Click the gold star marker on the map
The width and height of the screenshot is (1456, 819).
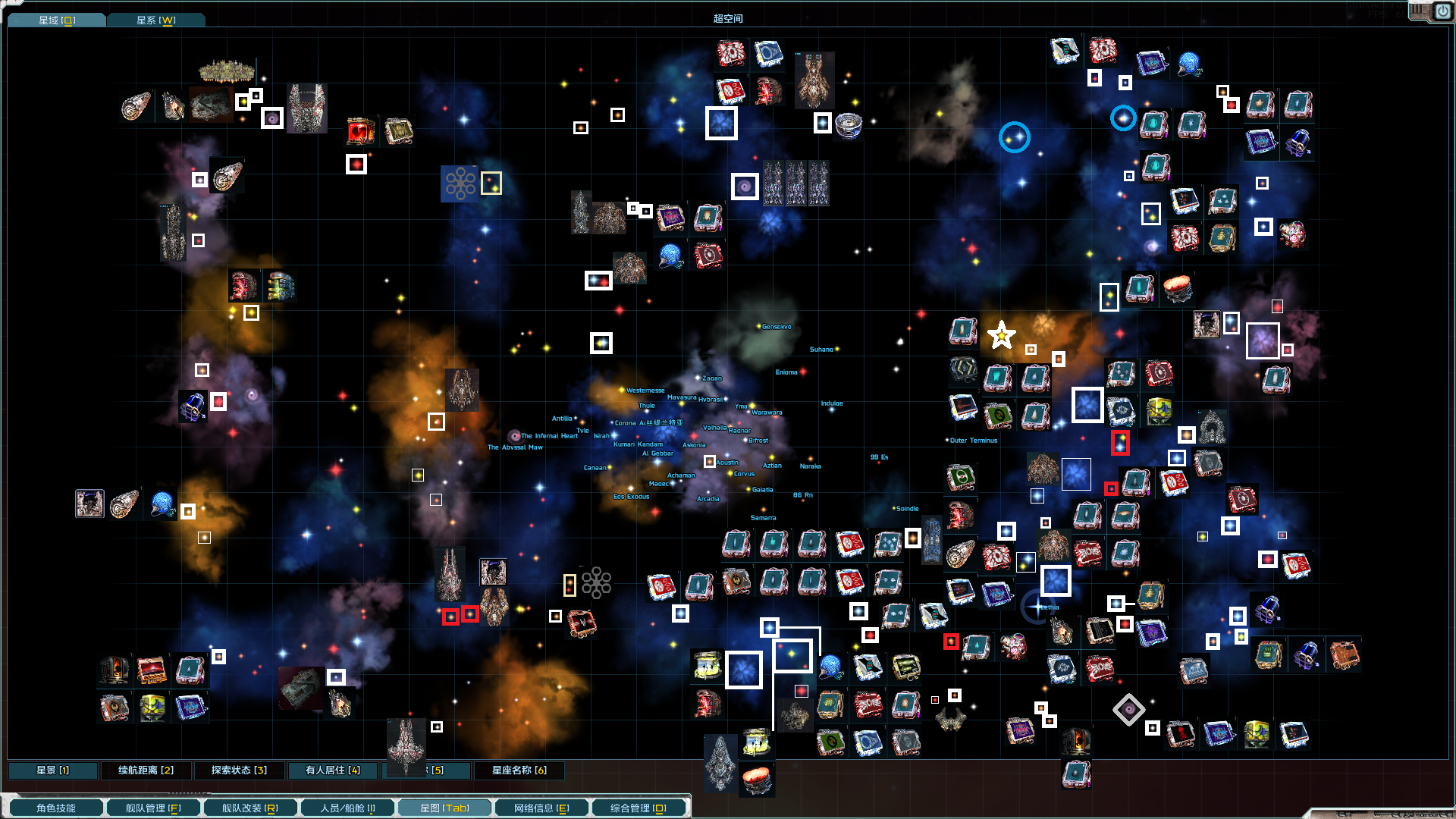[1001, 334]
